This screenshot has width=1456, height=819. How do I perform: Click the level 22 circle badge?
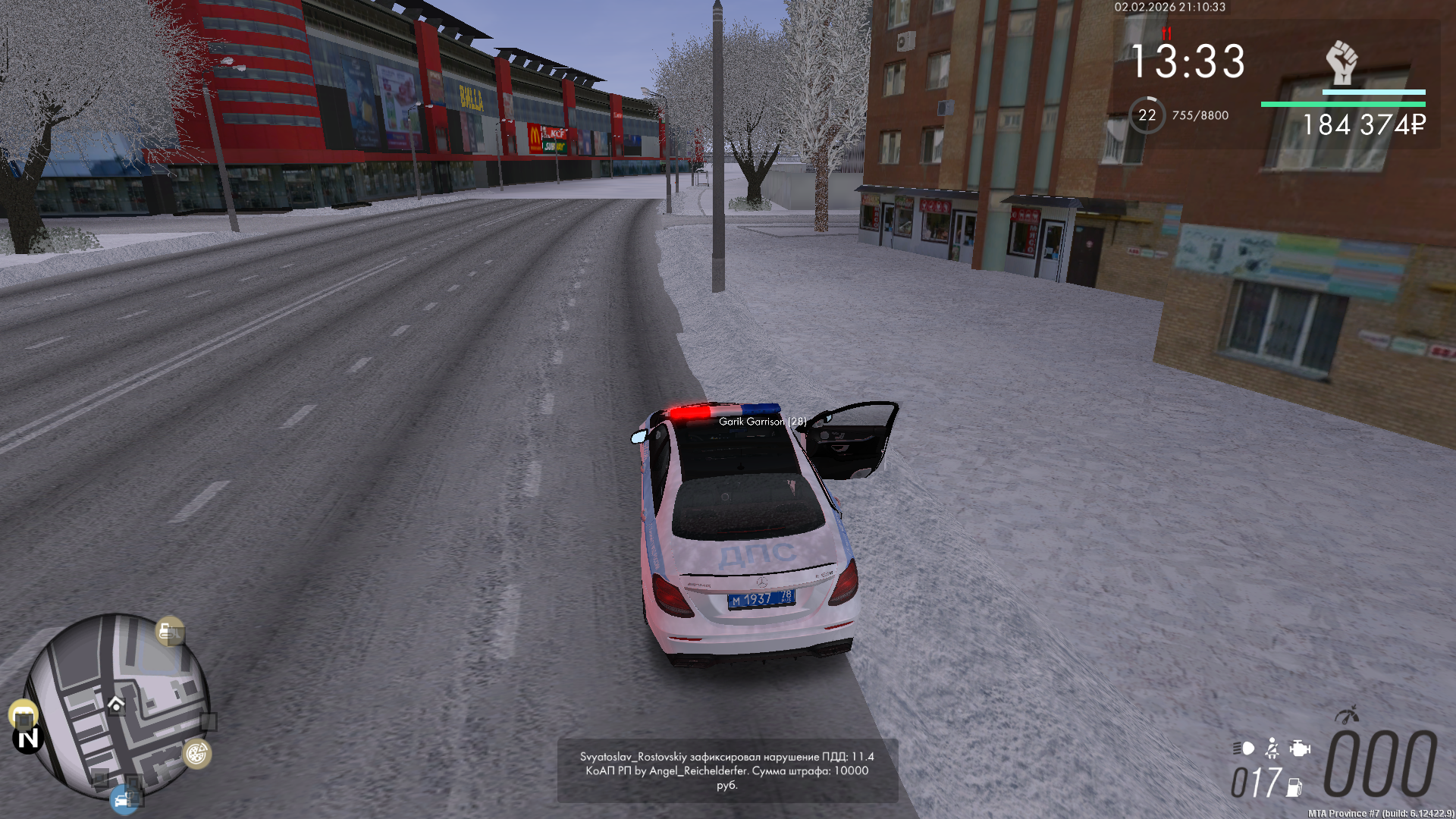coord(1147,115)
